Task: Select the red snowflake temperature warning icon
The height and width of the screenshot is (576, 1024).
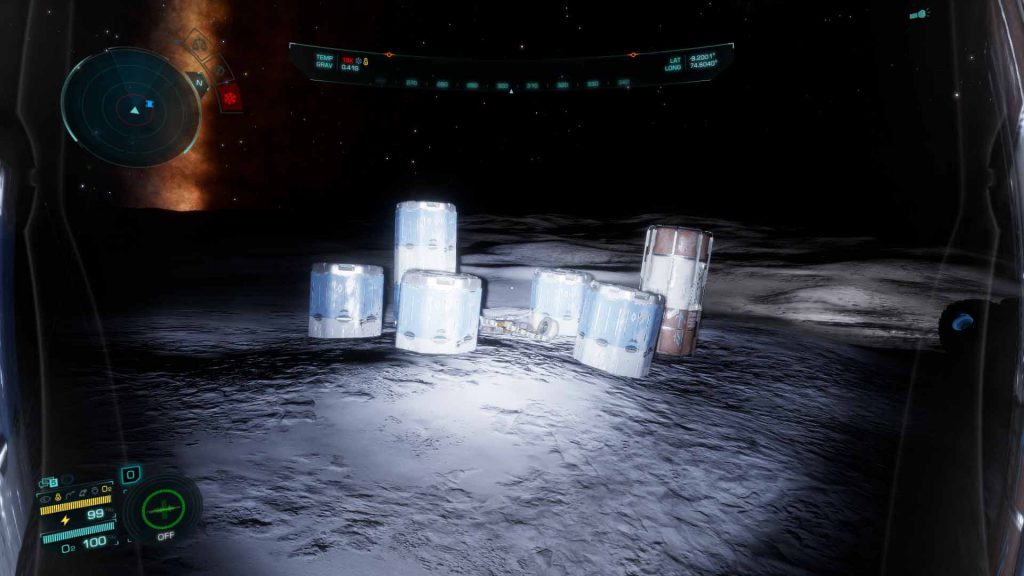Action: pyautogui.click(x=230, y=98)
